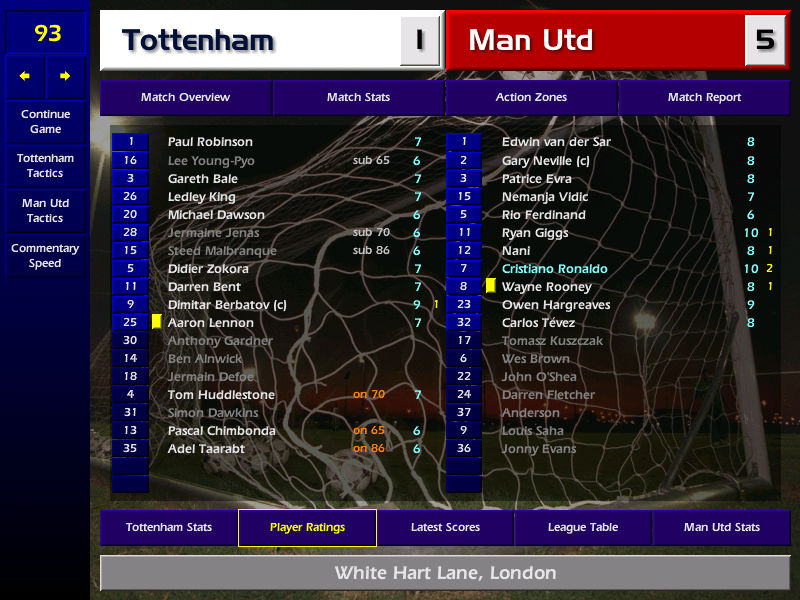Open the Match Report tab
This screenshot has width=800, height=600.
click(704, 98)
